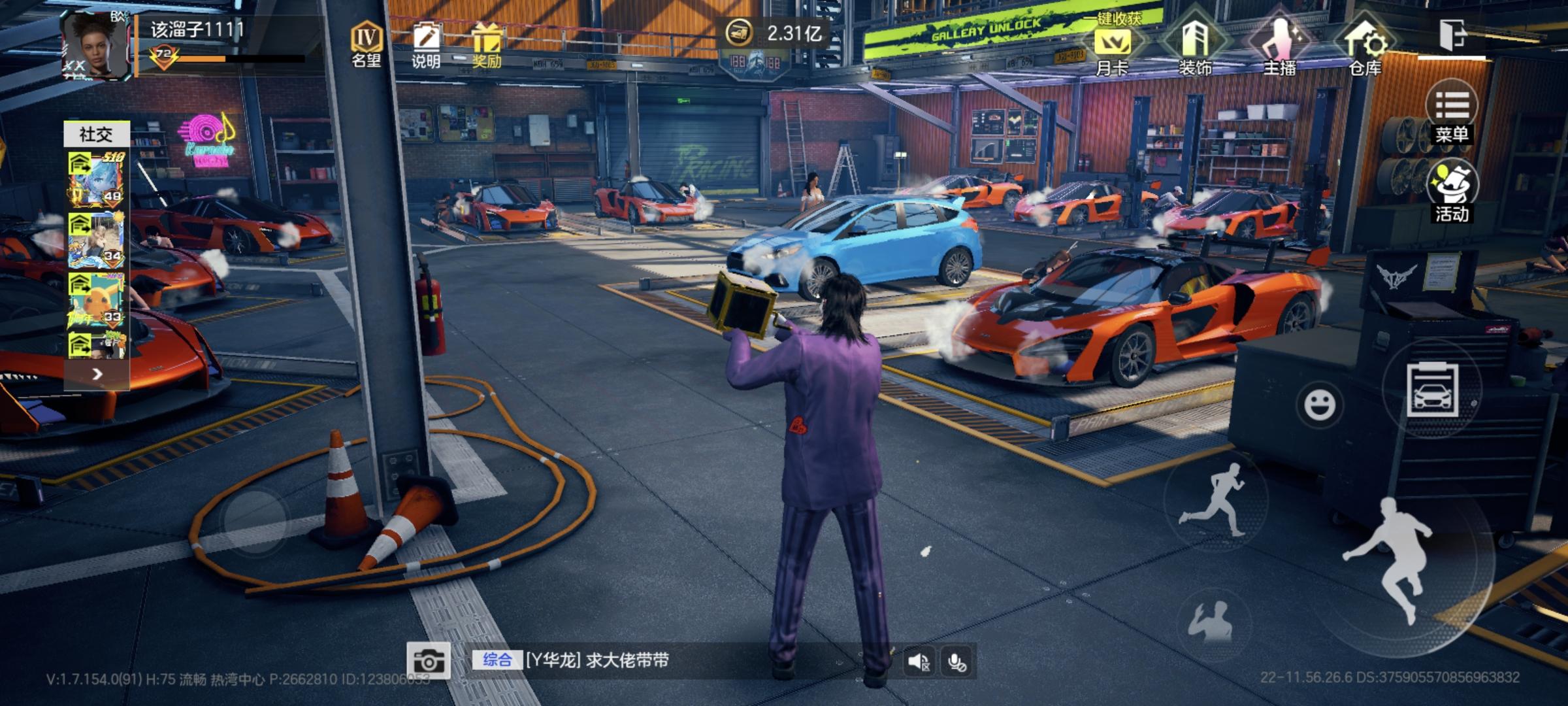This screenshot has width=1568, height=706.
Task: Open the camera photo mode
Action: pos(428,662)
